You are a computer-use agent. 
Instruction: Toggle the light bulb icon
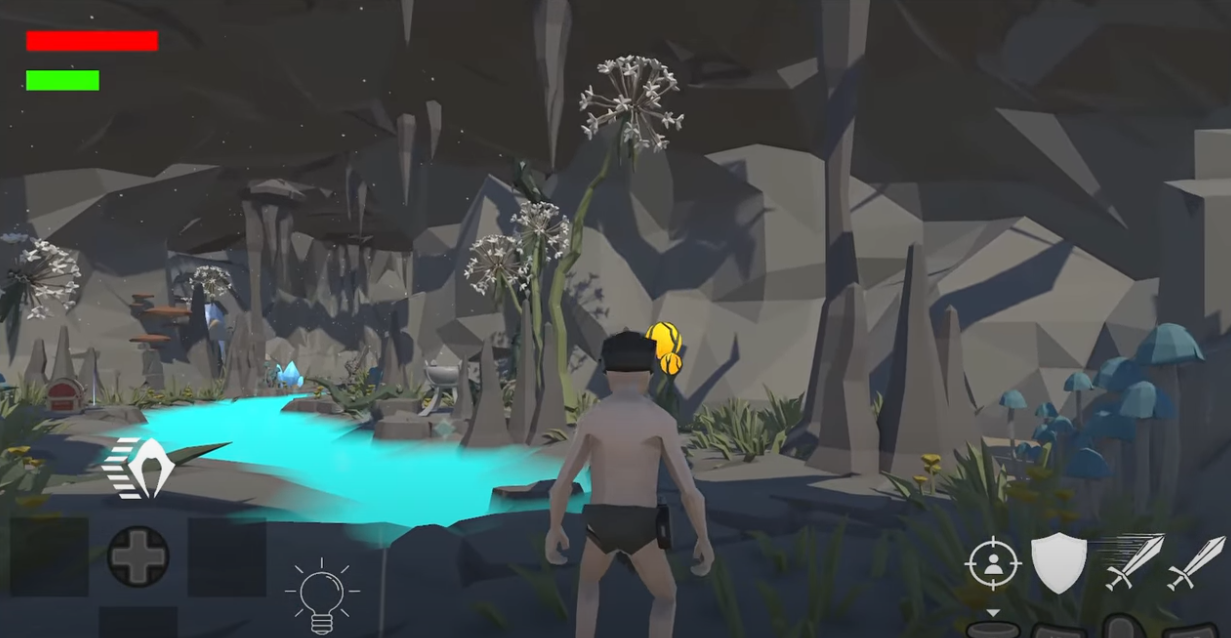point(321,596)
